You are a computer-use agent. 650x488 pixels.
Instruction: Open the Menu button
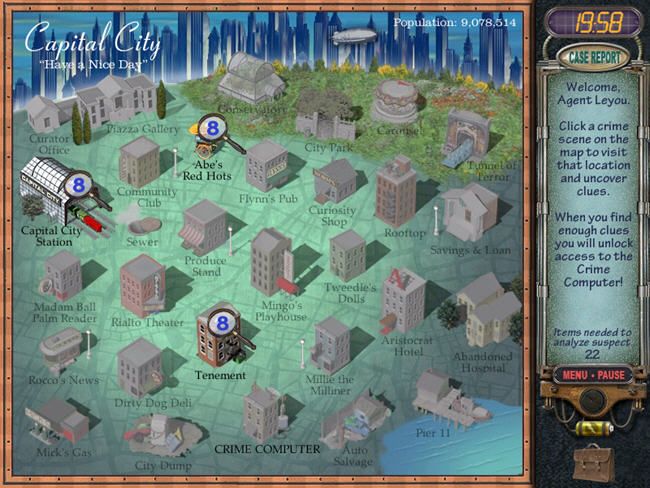click(573, 375)
